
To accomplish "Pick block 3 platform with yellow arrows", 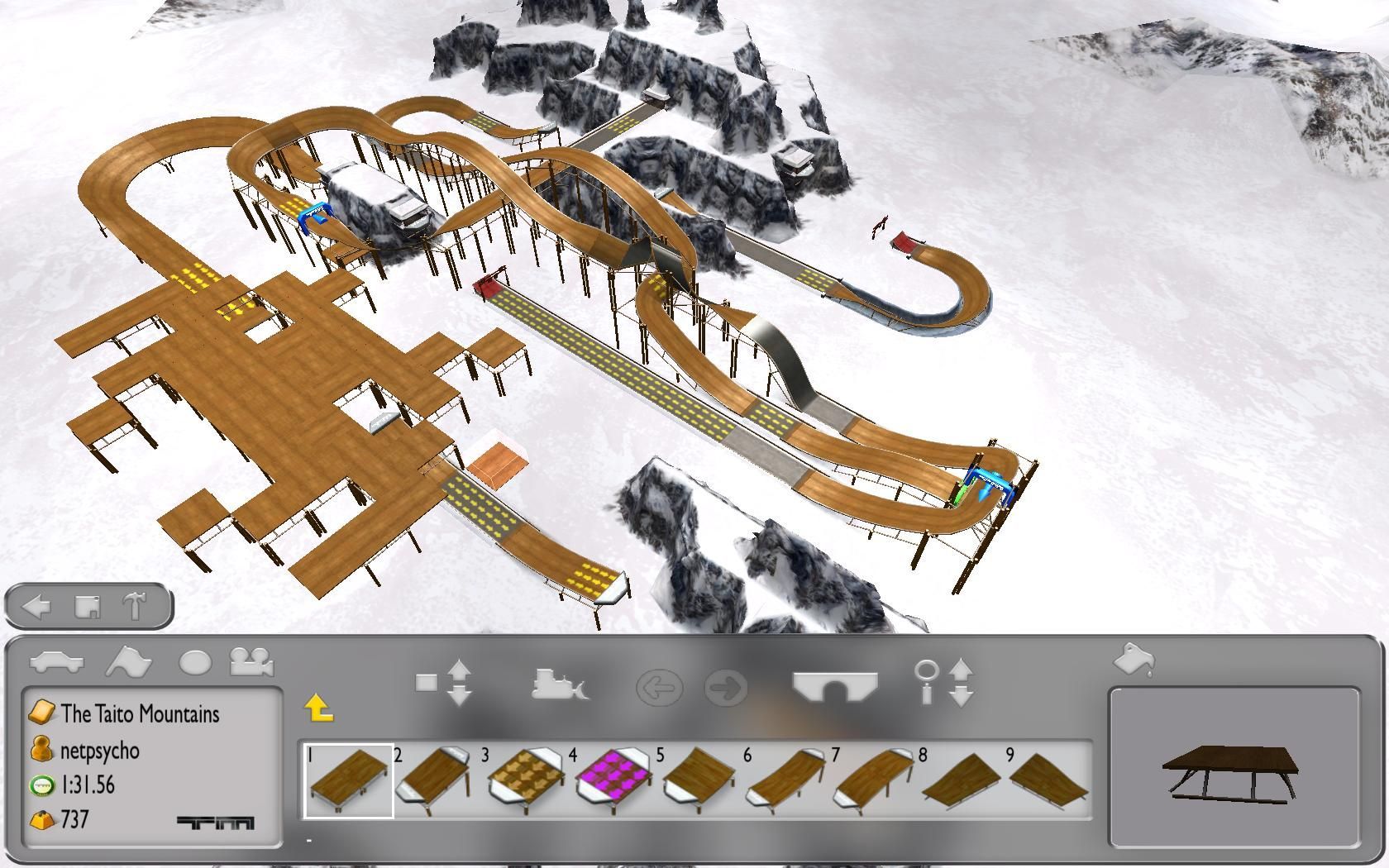I will pos(527,781).
